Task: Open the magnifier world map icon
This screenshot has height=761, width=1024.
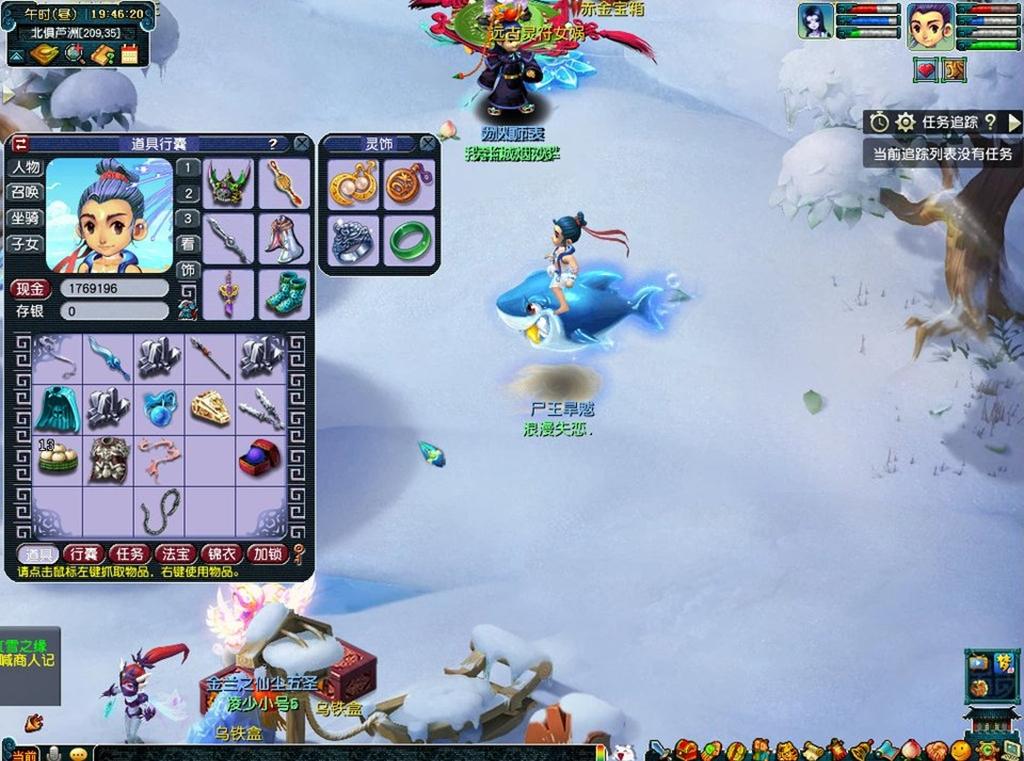Action: click(x=75, y=54)
